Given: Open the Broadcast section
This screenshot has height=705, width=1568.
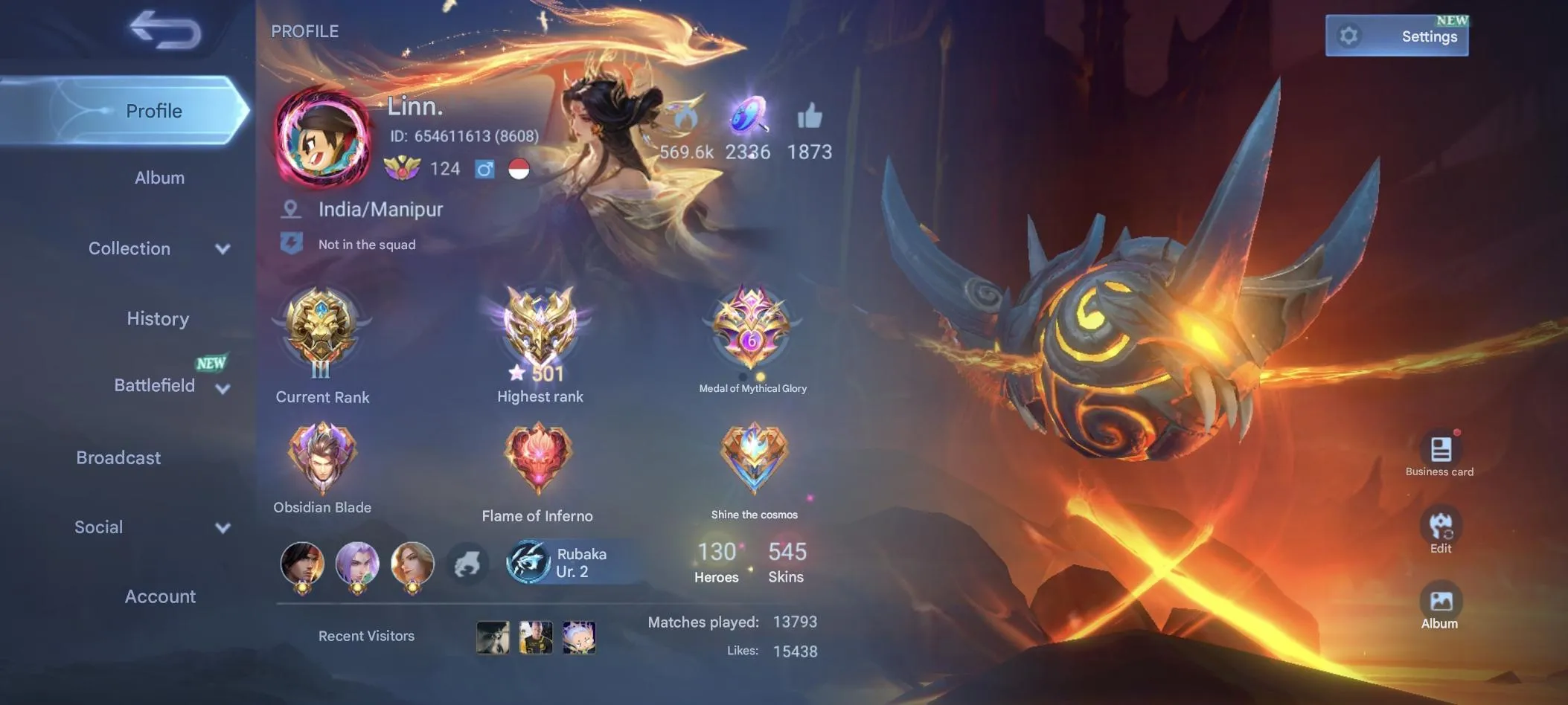Looking at the screenshot, I should (118, 457).
